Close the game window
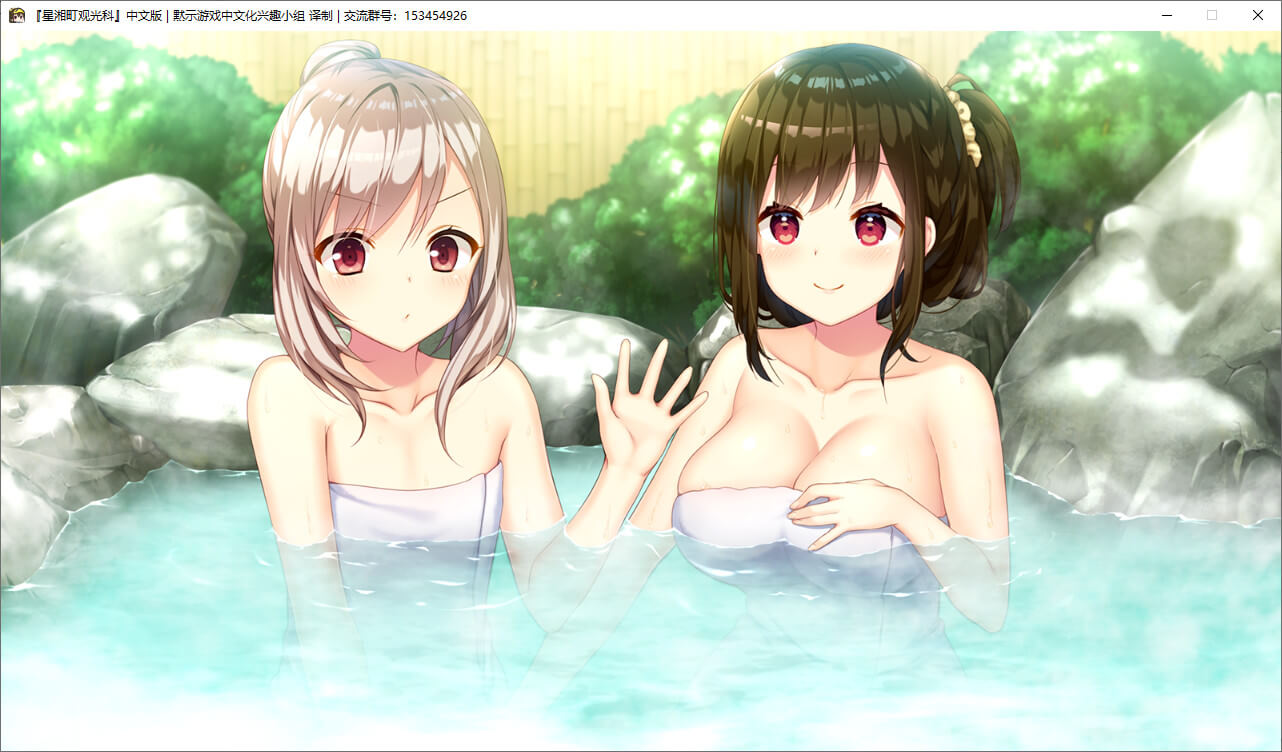The image size is (1282, 752). pos(1257,15)
